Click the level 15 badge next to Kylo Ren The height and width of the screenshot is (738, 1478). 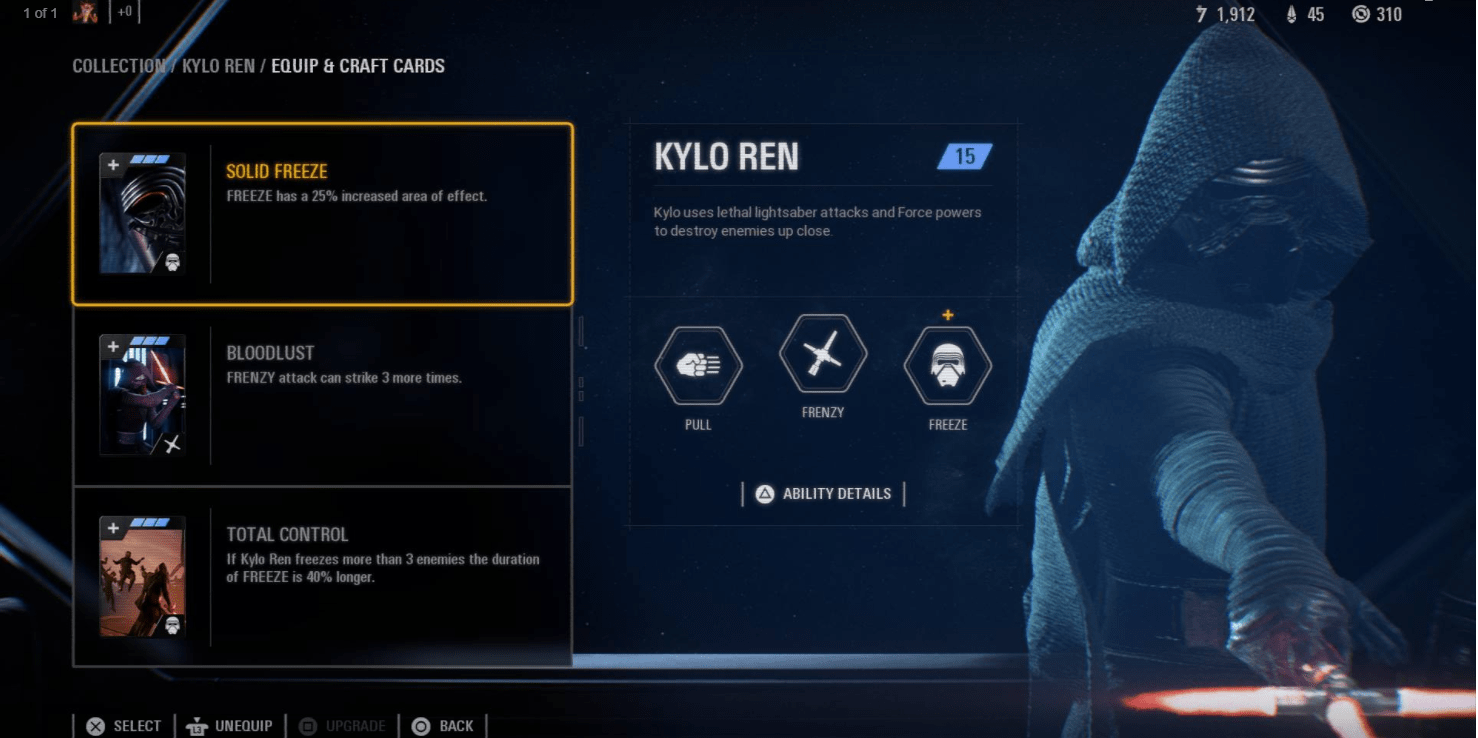[963, 156]
